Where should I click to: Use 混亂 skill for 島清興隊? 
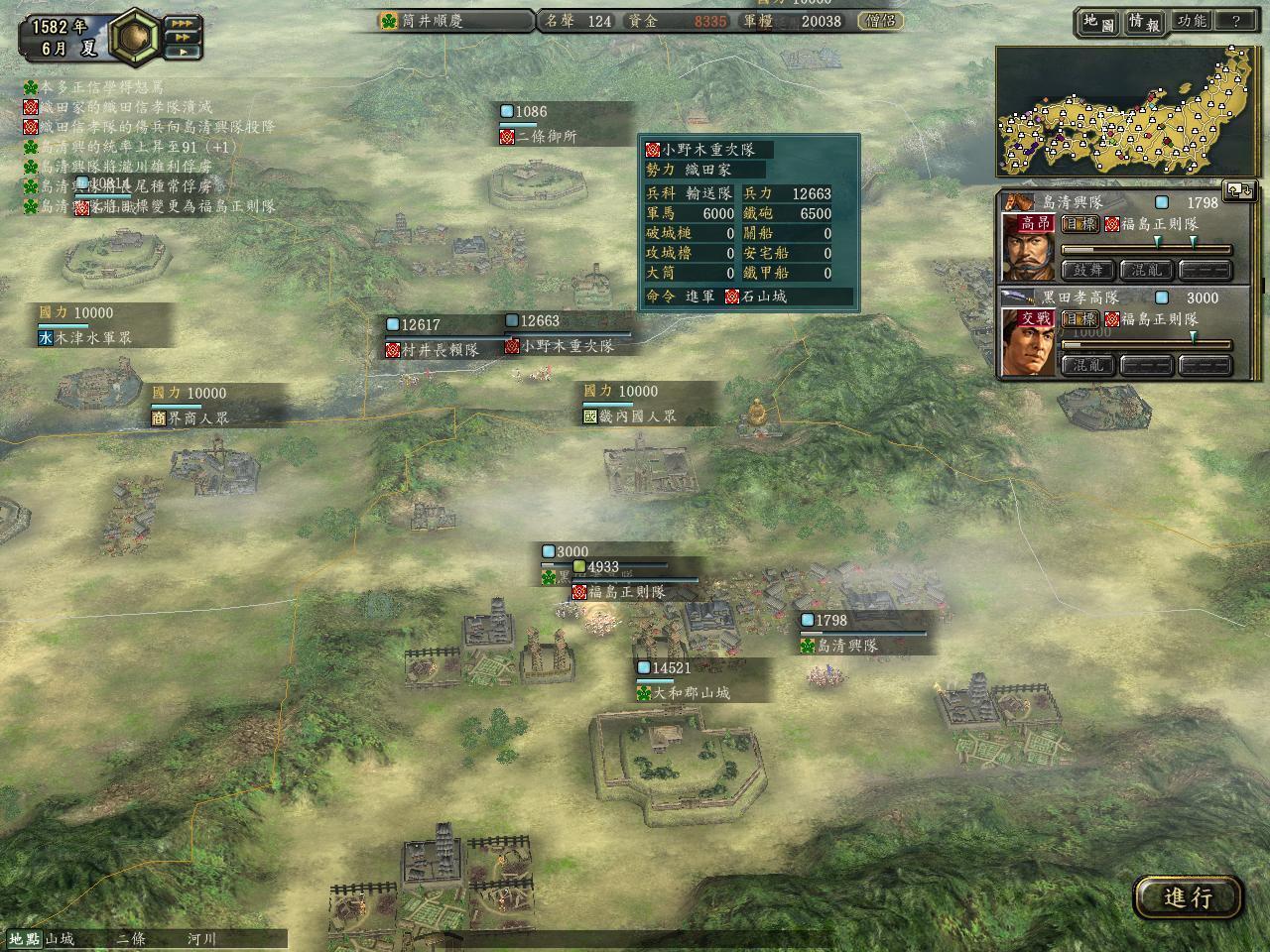click(x=1146, y=270)
